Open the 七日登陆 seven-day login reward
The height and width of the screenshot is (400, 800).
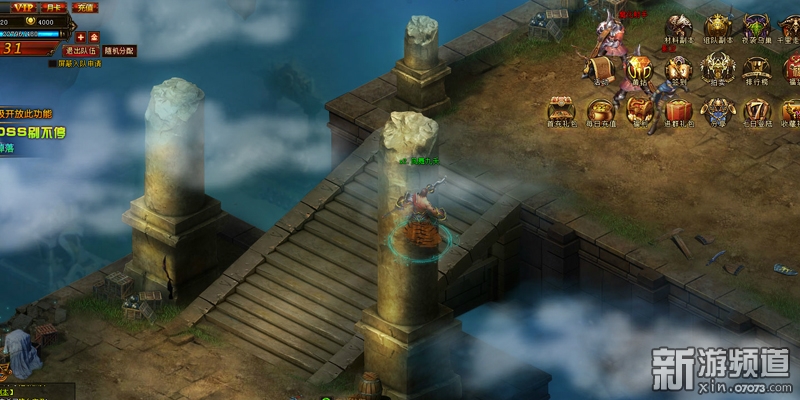[x=756, y=112]
